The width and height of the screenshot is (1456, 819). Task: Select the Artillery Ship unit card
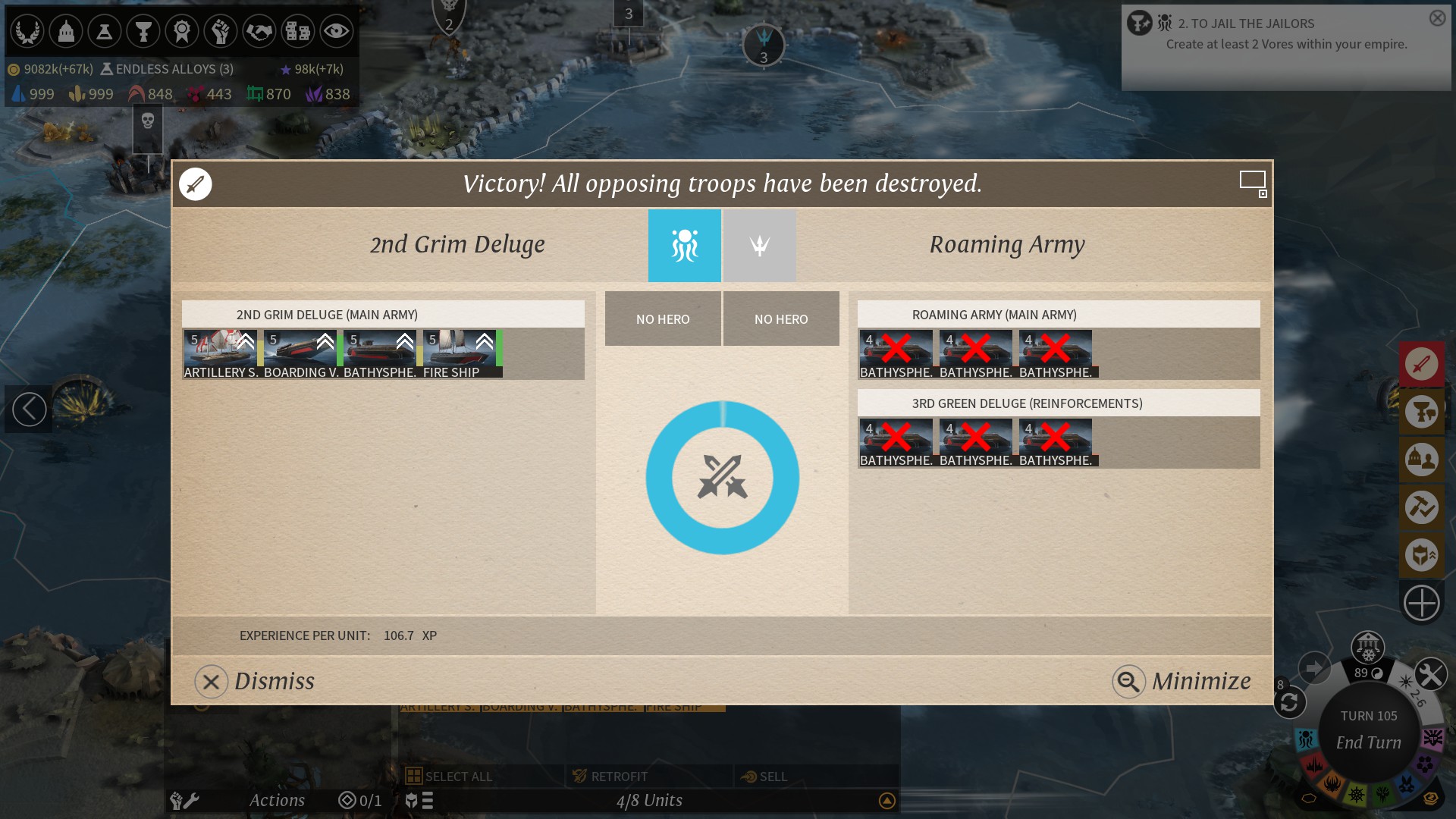(x=221, y=353)
